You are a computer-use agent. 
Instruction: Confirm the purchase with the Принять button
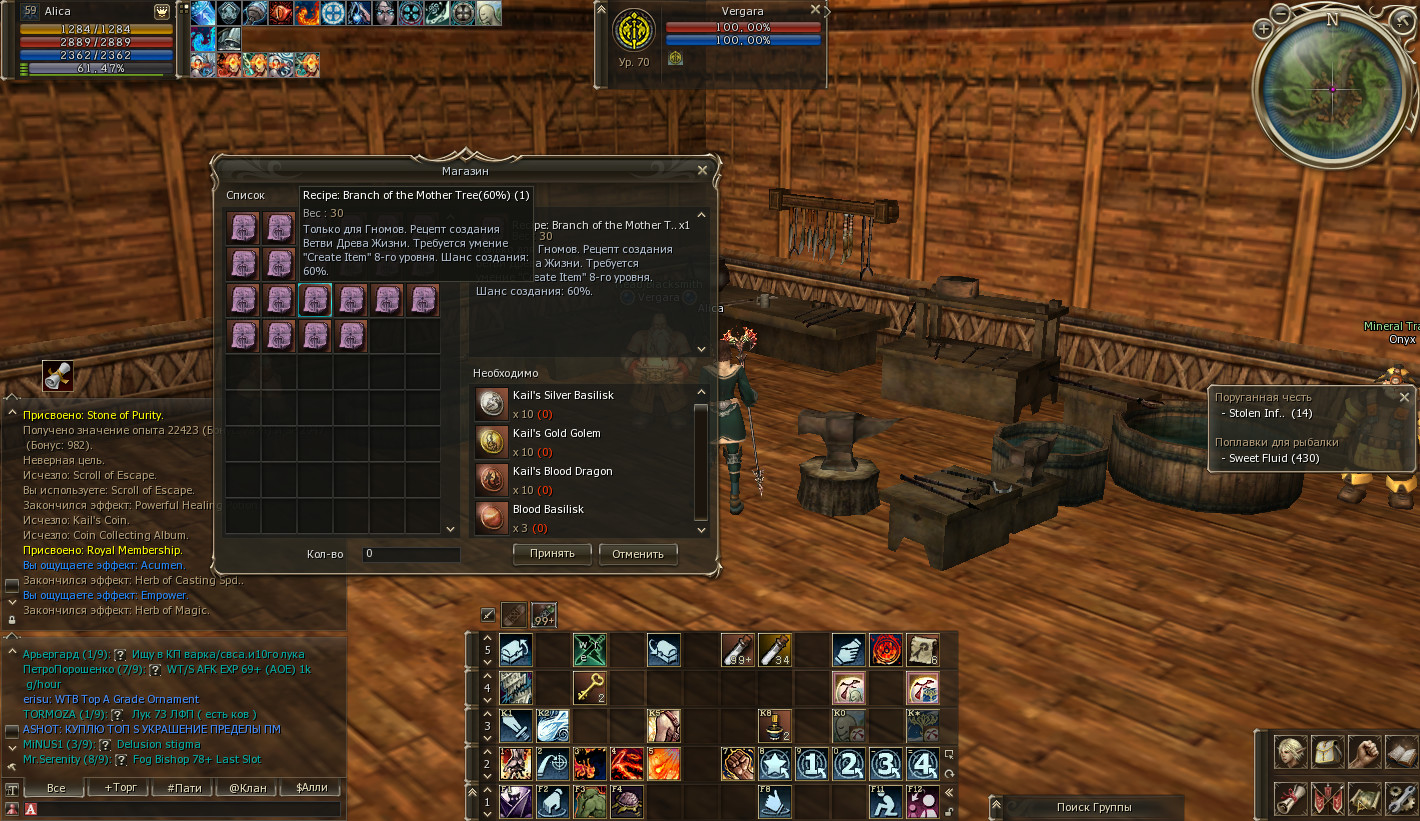point(552,554)
